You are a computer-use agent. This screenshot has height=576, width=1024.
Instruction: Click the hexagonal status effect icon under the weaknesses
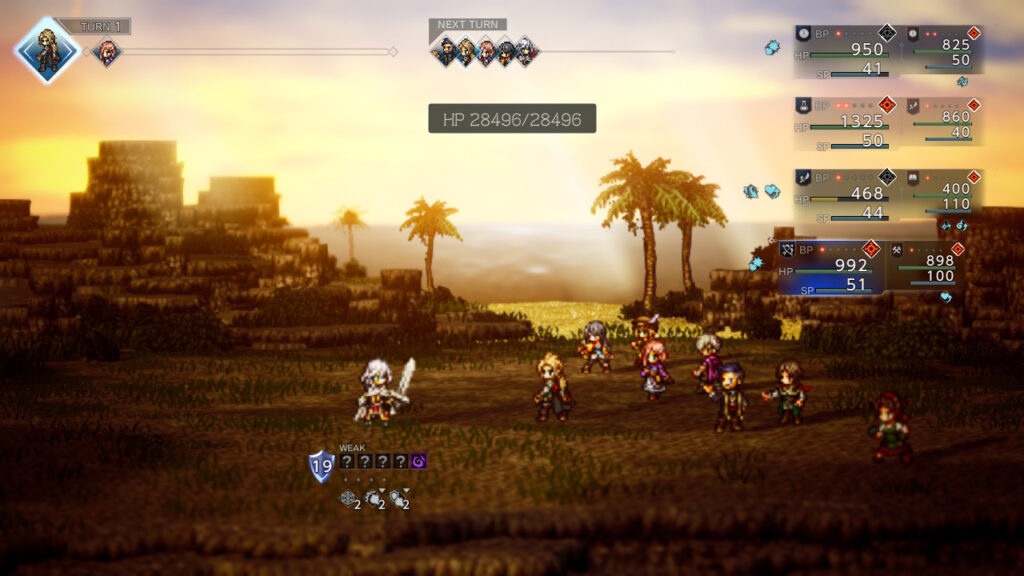click(x=348, y=497)
